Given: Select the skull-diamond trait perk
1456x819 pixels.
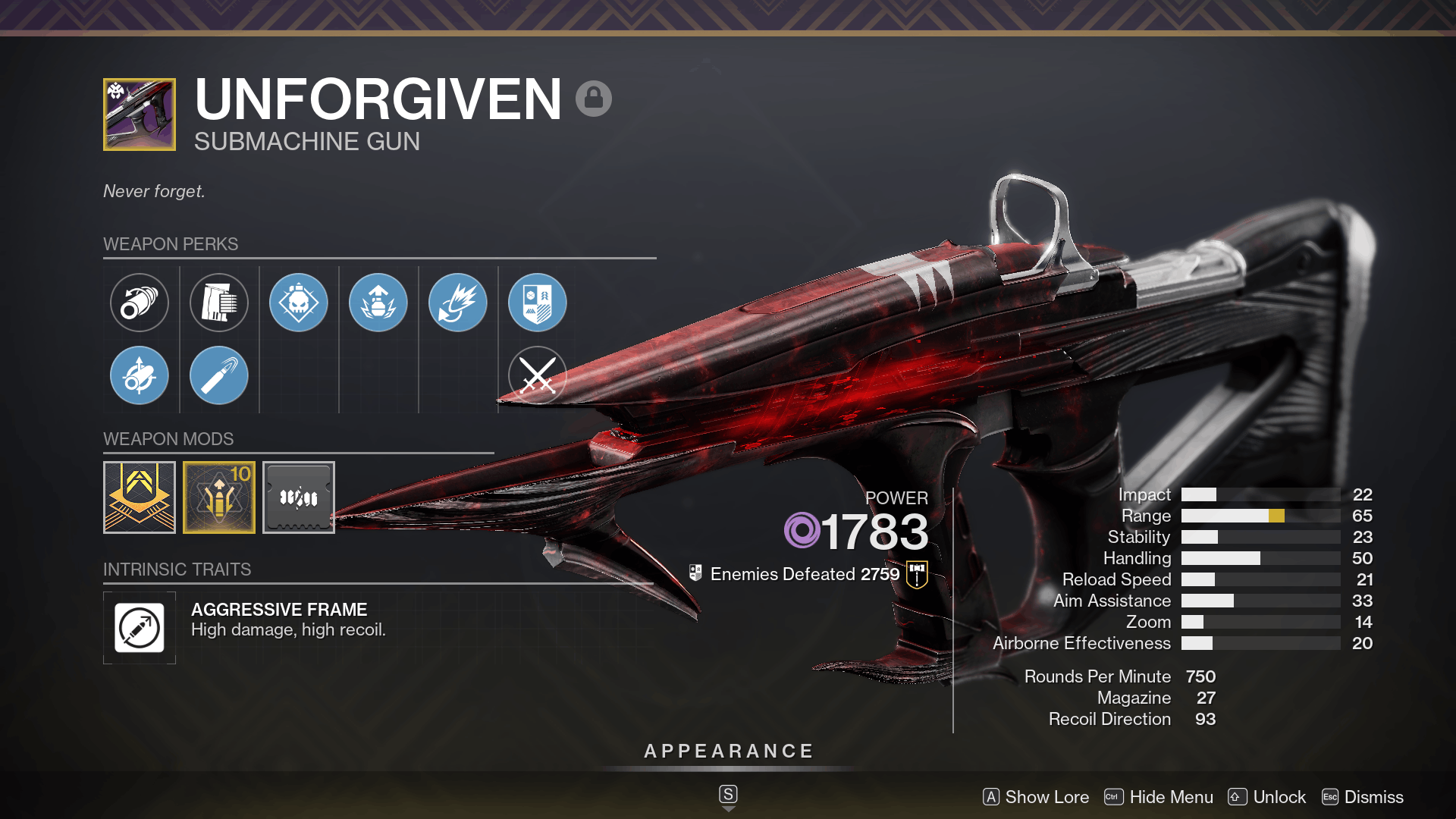Looking at the screenshot, I should tap(298, 302).
